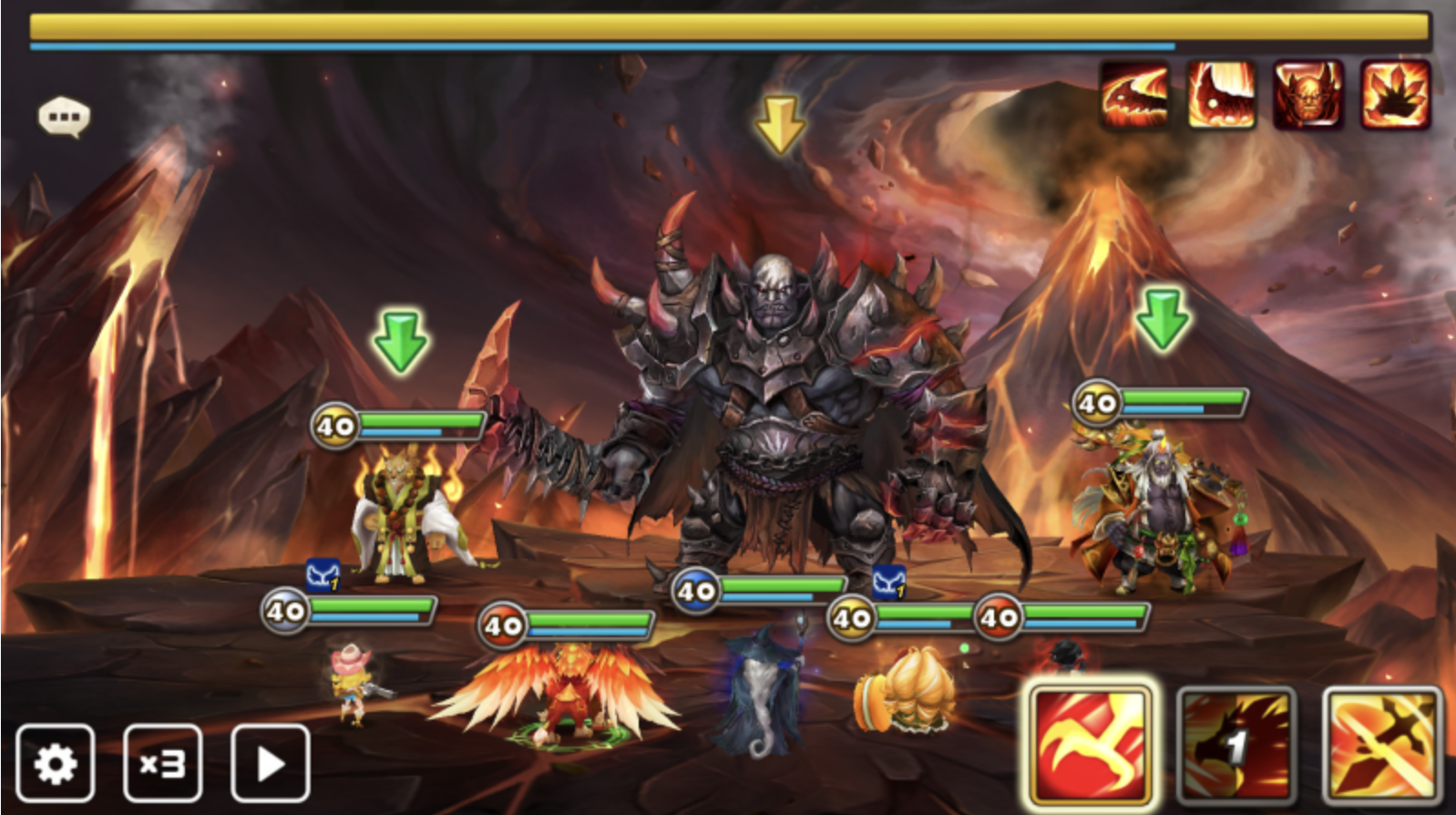Check the boss's flaming claw hand skill icon

[x=1395, y=94]
